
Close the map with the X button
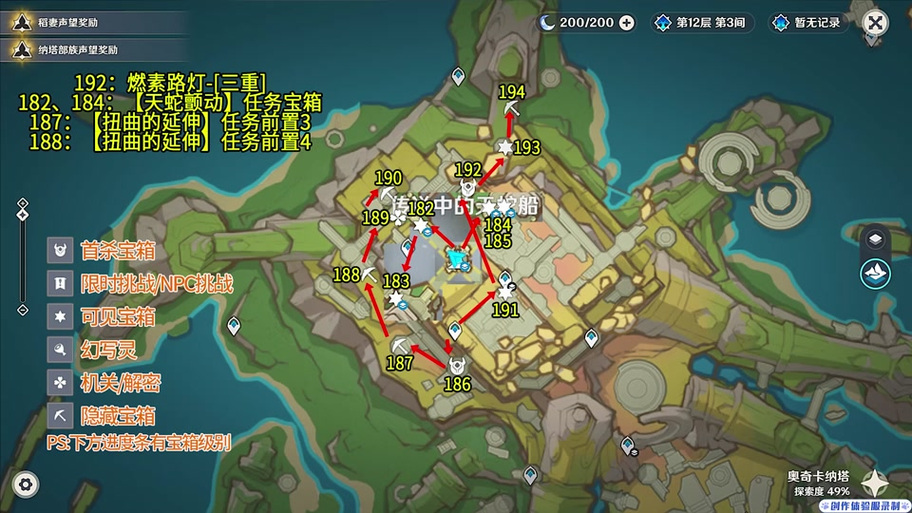coord(875,22)
